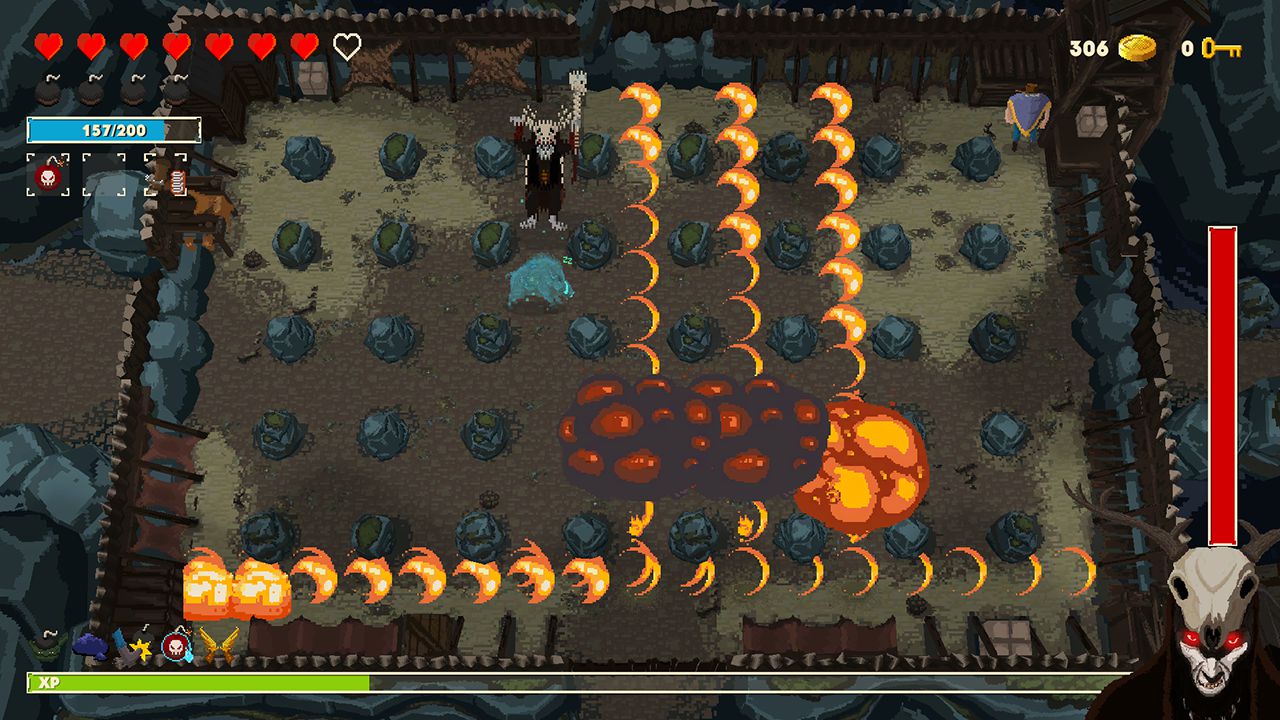Screen dimensions: 1280x720
Task: Open the second empty inventory slot
Action: click(x=103, y=175)
